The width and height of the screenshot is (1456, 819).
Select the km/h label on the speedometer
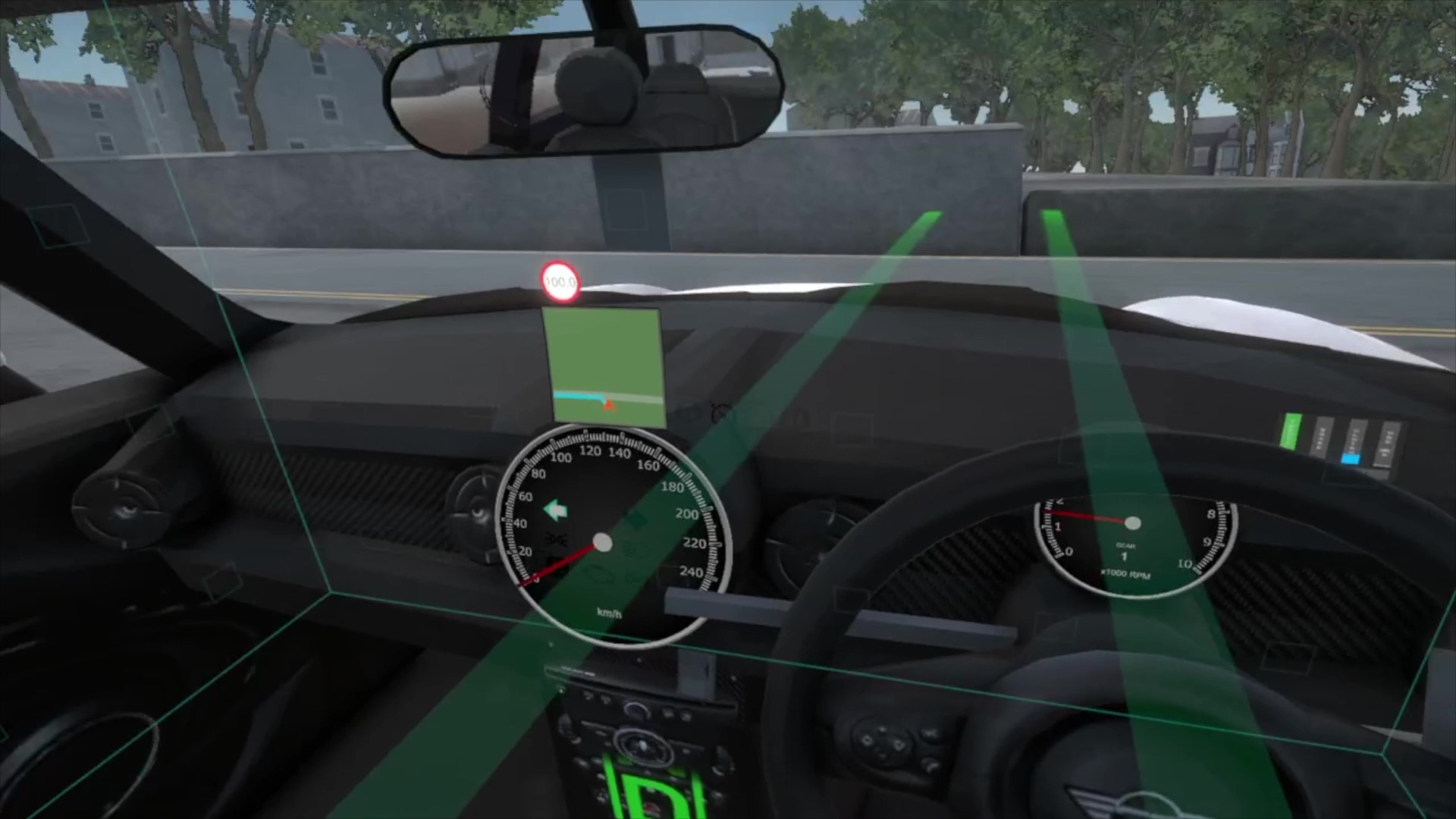tap(609, 612)
